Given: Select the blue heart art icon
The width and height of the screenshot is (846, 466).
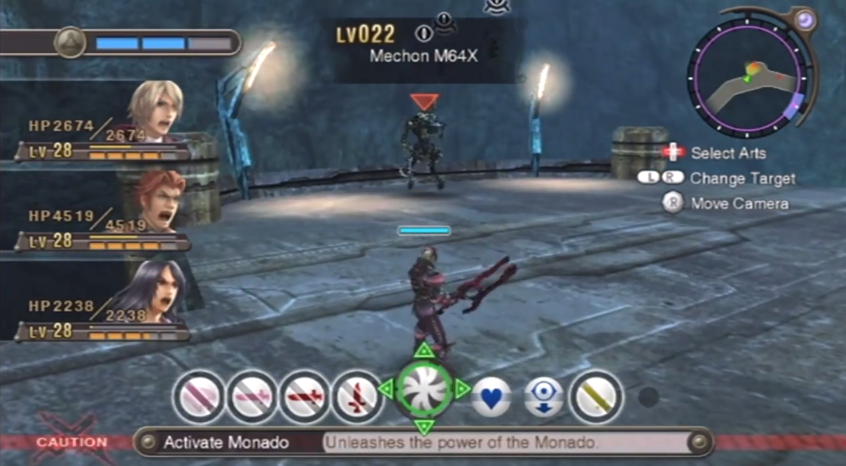Looking at the screenshot, I should (491, 397).
